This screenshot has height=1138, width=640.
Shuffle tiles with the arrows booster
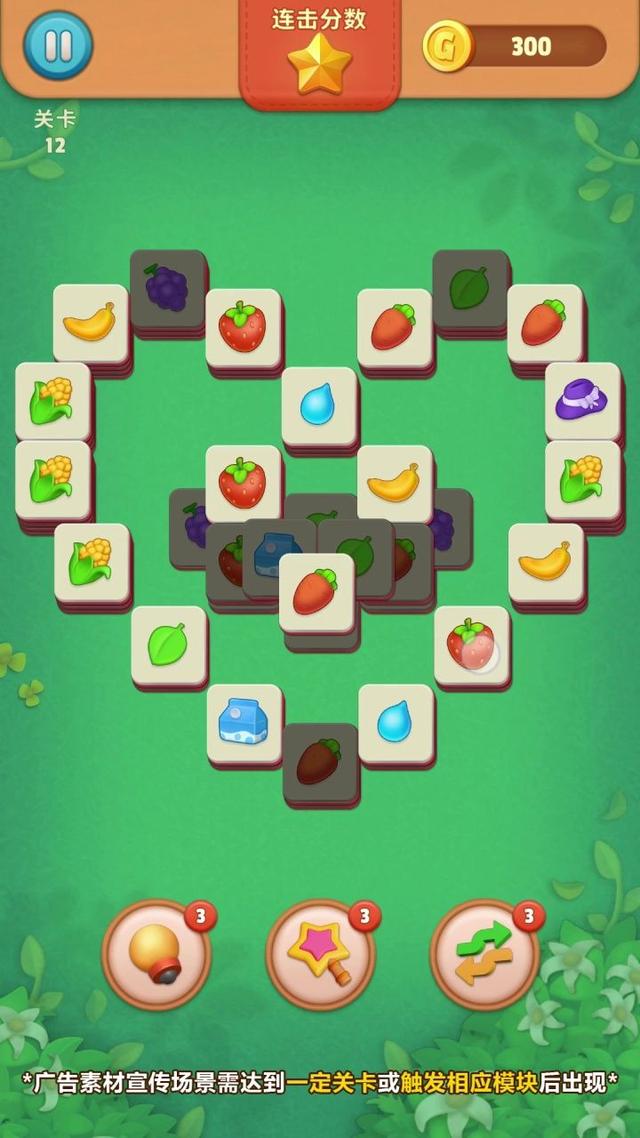484,954
